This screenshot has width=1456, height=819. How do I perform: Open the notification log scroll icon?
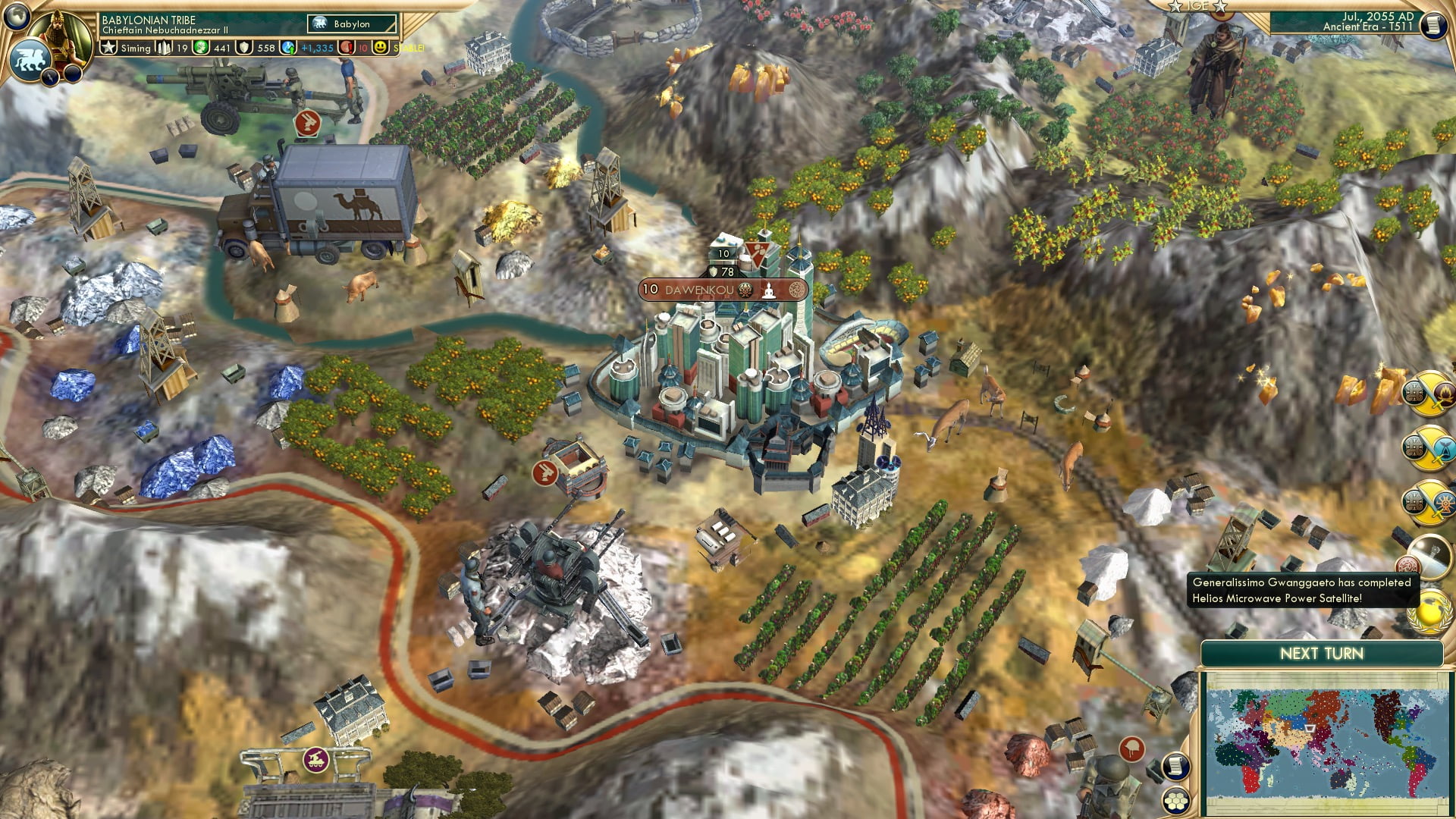pyautogui.click(x=1176, y=767)
